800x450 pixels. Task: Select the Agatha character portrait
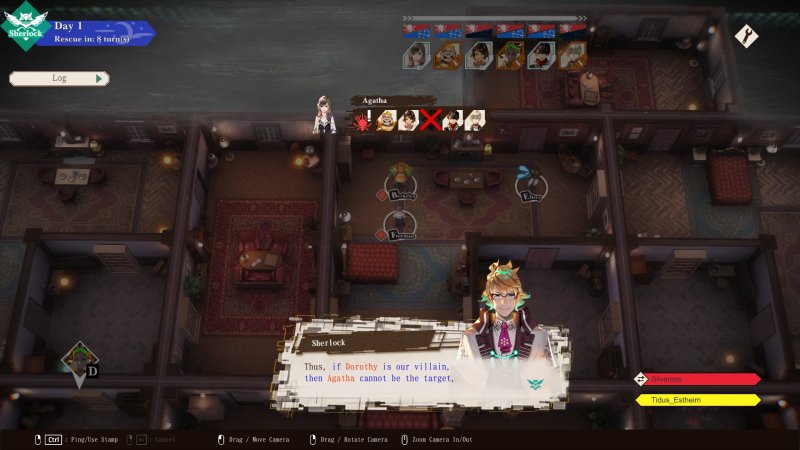[x=323, y=114]
